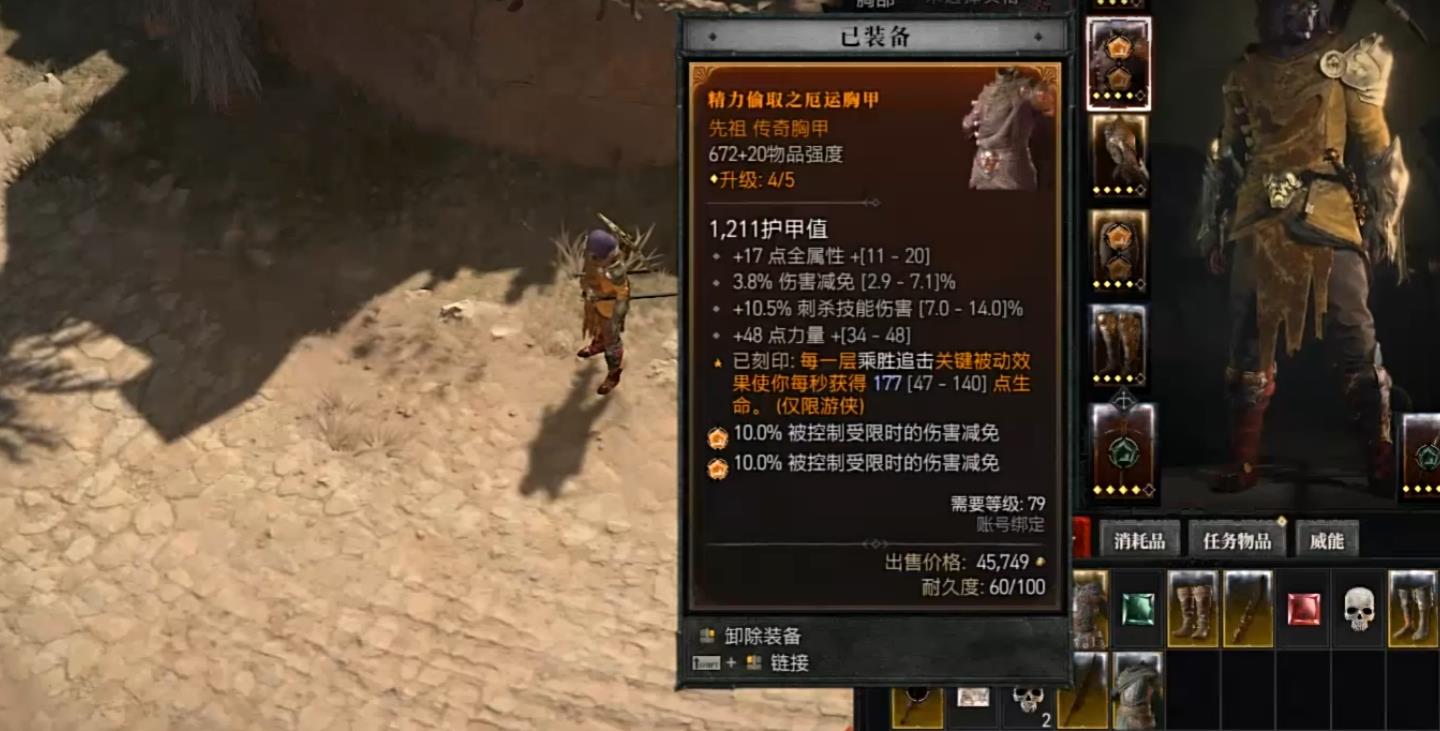1440x731 pixels.
Task: Switch to the 消耗品 consumables tab
Action: click(1139, 539)
